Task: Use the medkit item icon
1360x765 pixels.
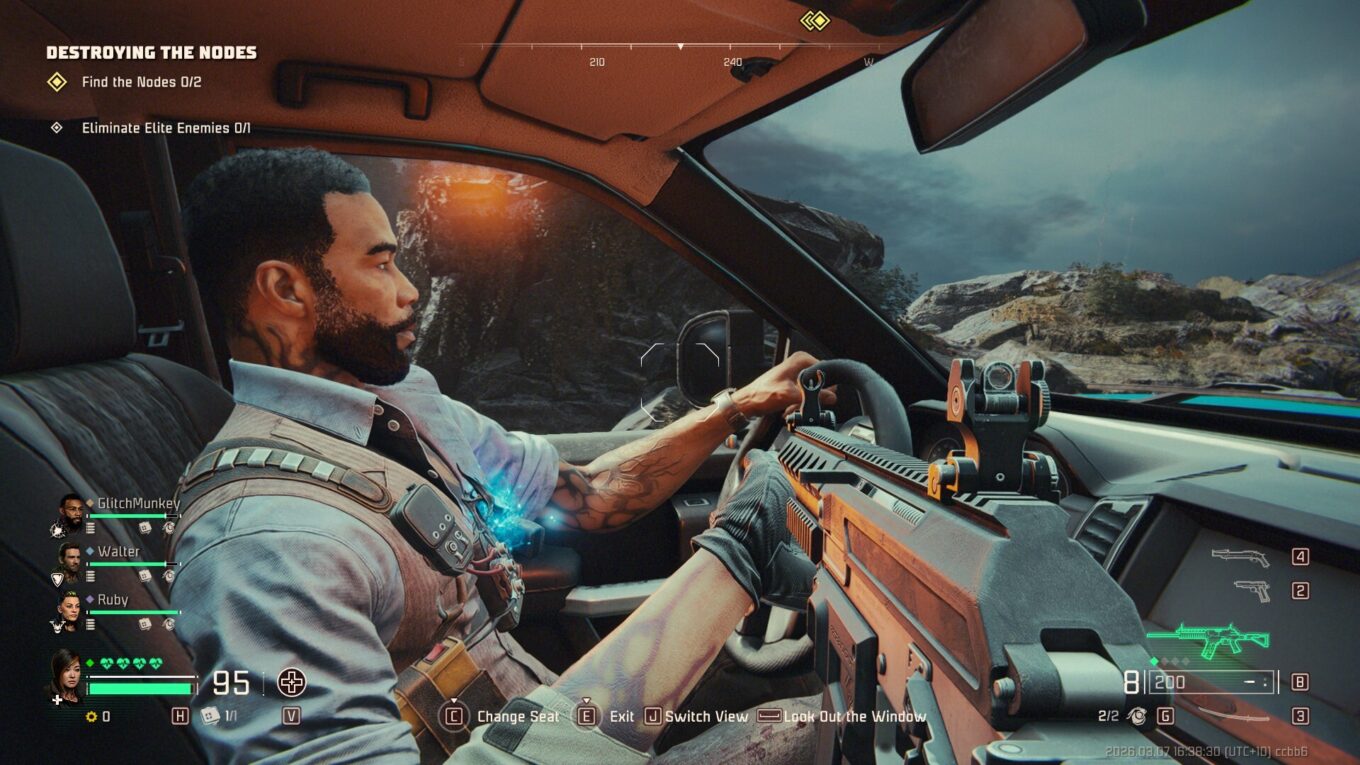Action: click(210, 715)
